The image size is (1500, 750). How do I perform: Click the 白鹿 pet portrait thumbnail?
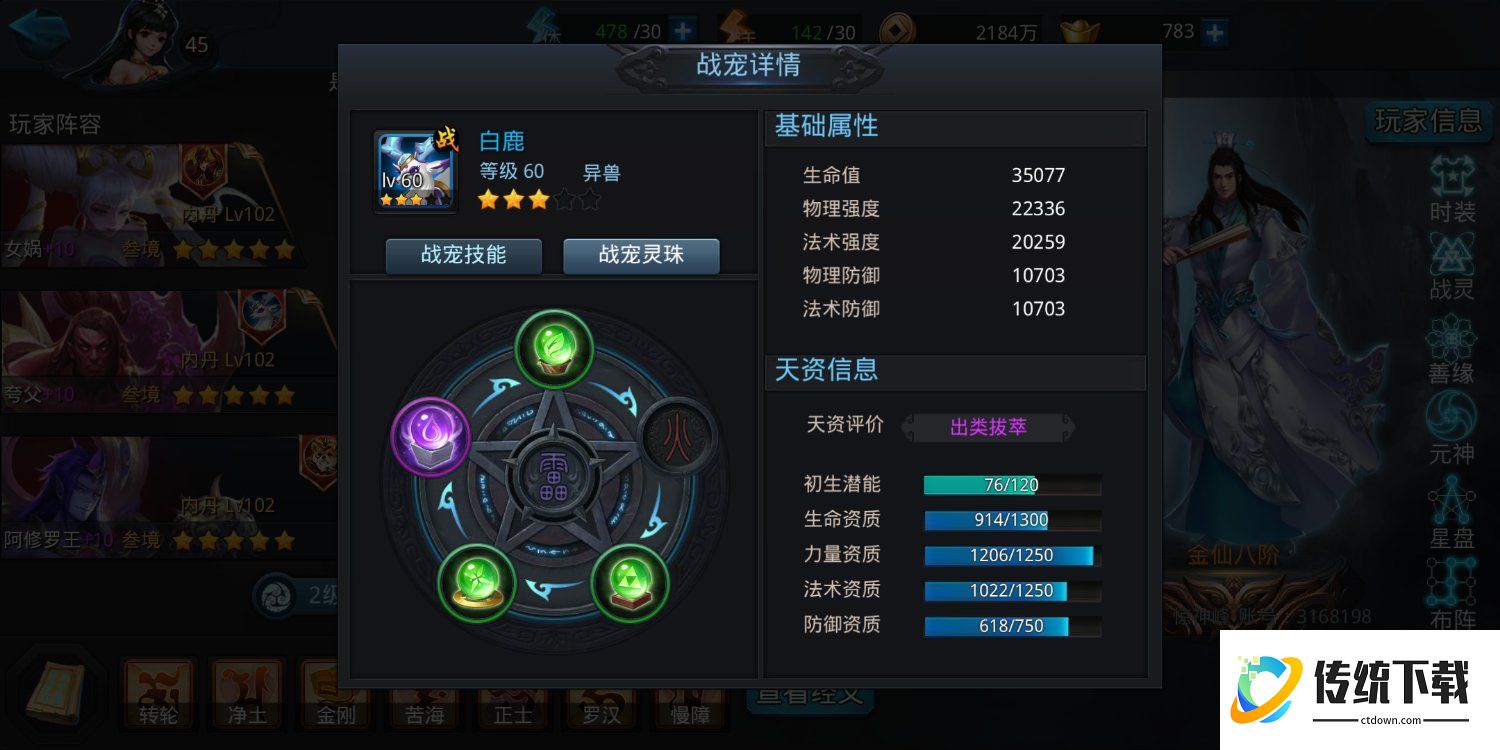[413, 169]
